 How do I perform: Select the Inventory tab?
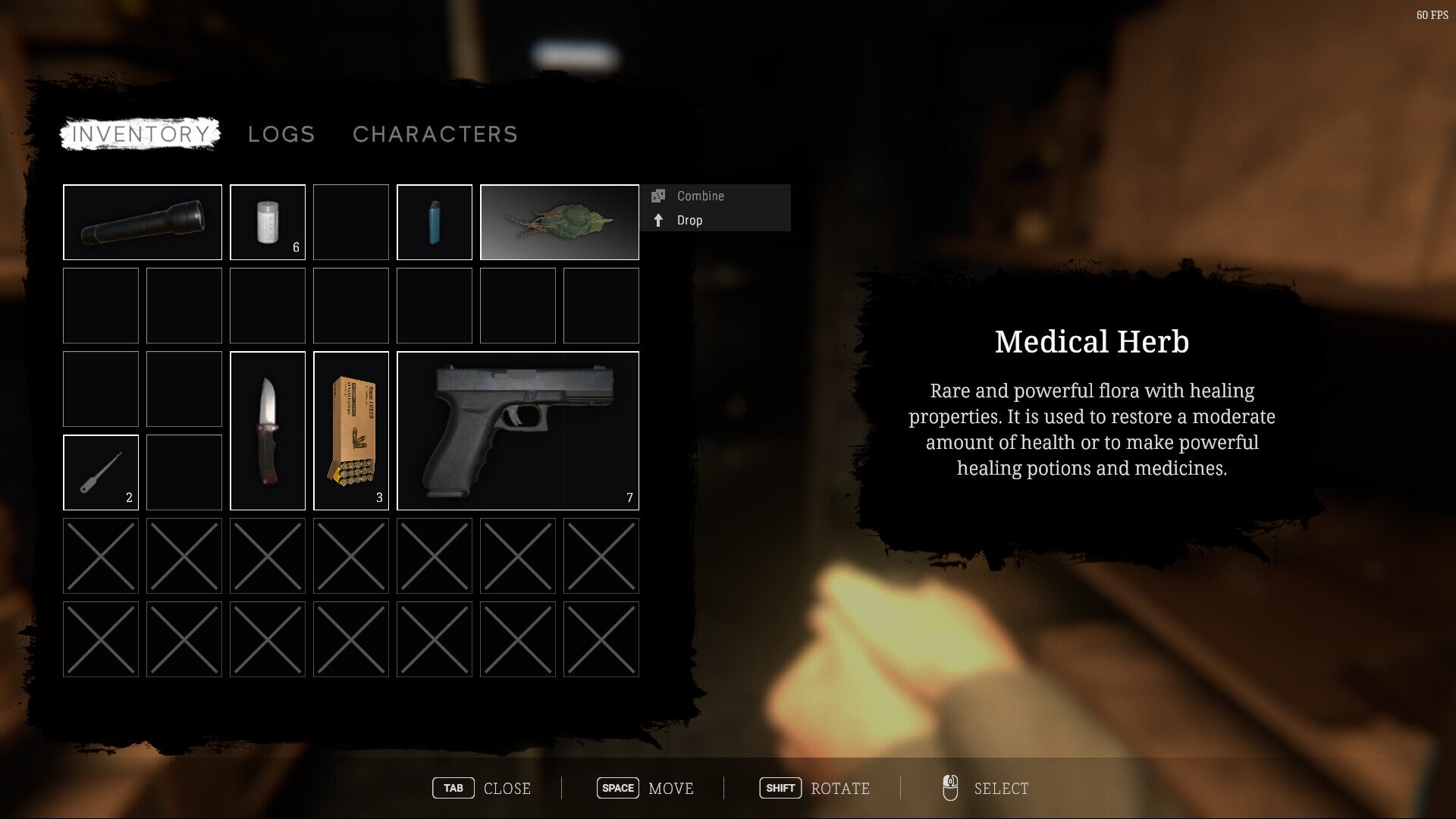pyautogui.click(x=140, y=134)
